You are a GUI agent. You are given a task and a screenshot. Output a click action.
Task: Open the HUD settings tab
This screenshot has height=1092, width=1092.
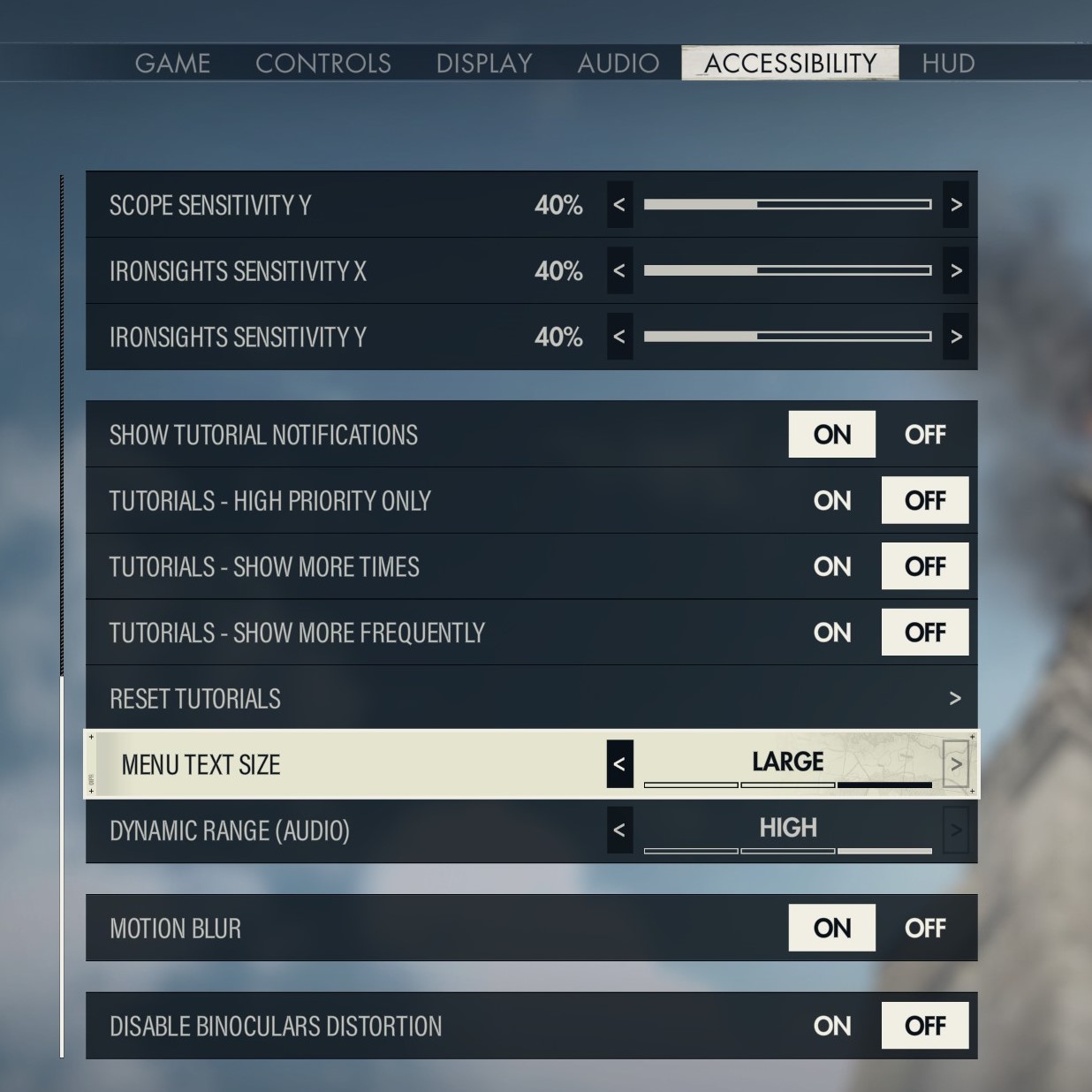[x=948, y=64]
